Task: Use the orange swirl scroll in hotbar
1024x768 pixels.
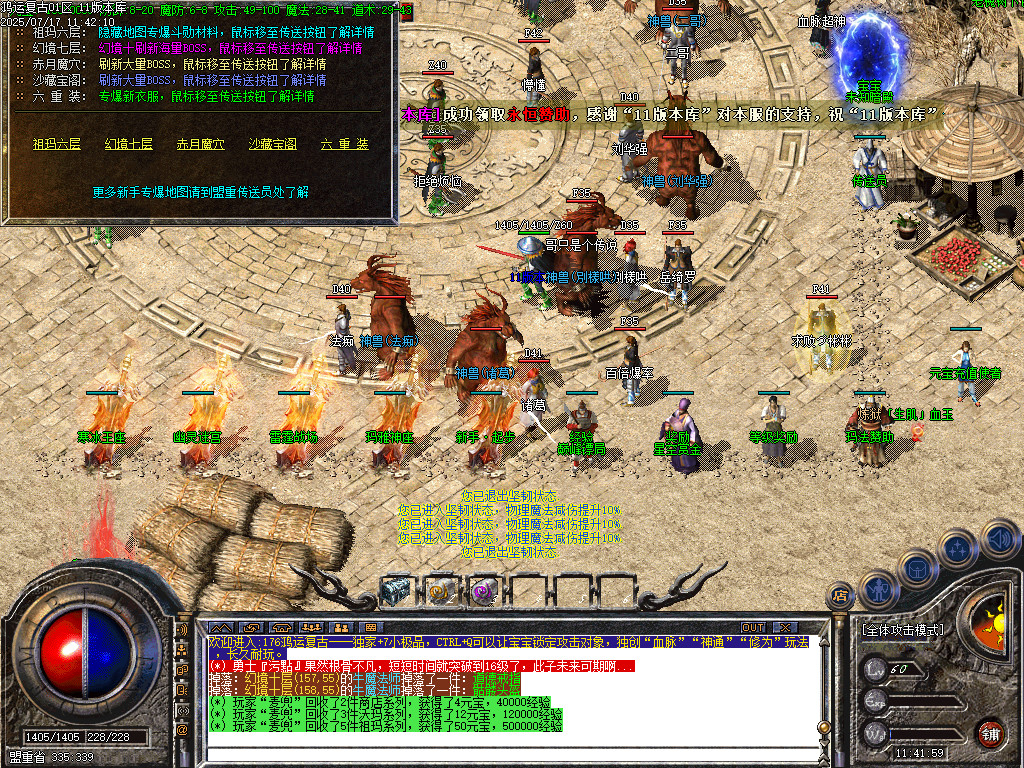Action: [x=440, y=591]
